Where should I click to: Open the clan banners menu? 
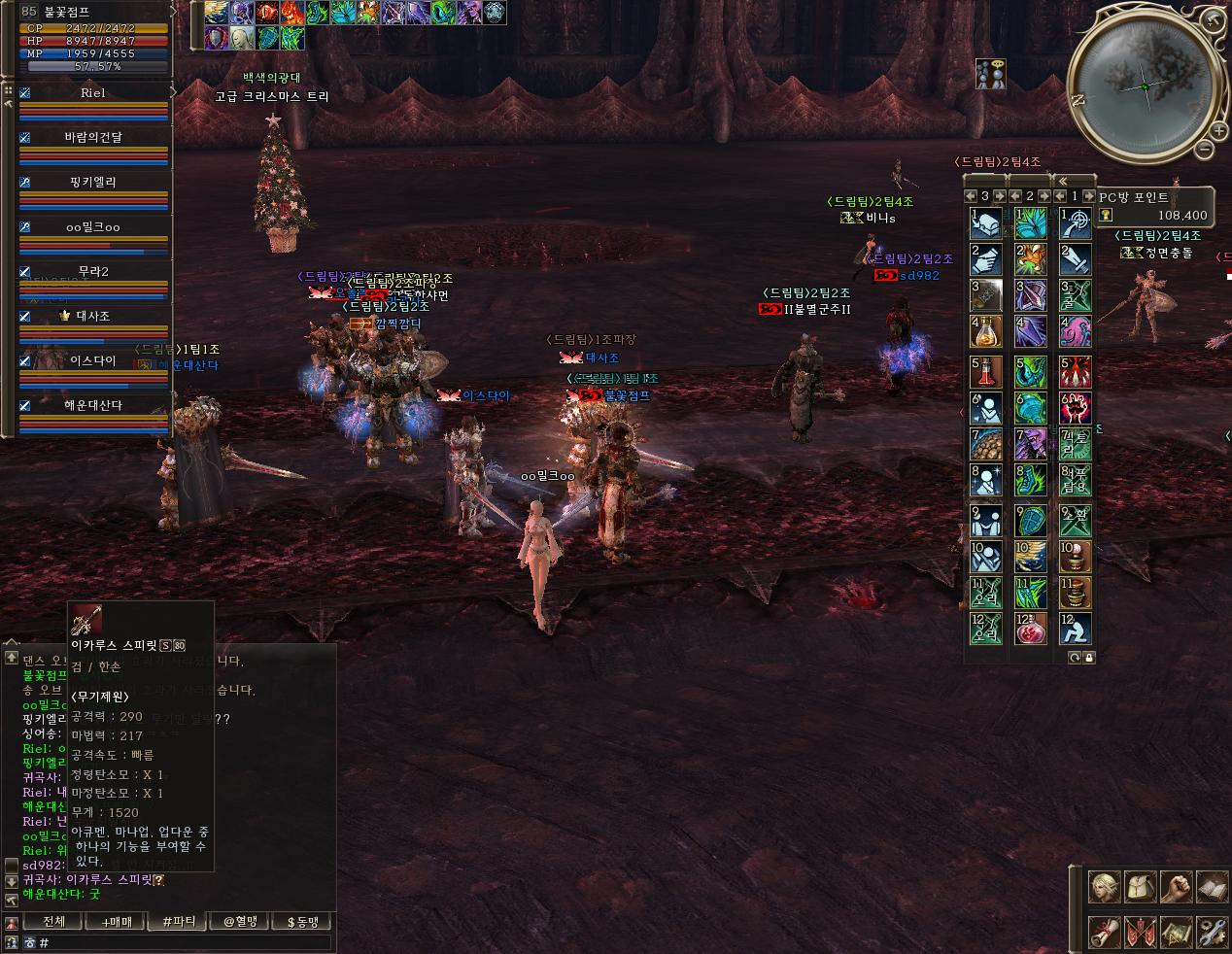point(1140,931)
